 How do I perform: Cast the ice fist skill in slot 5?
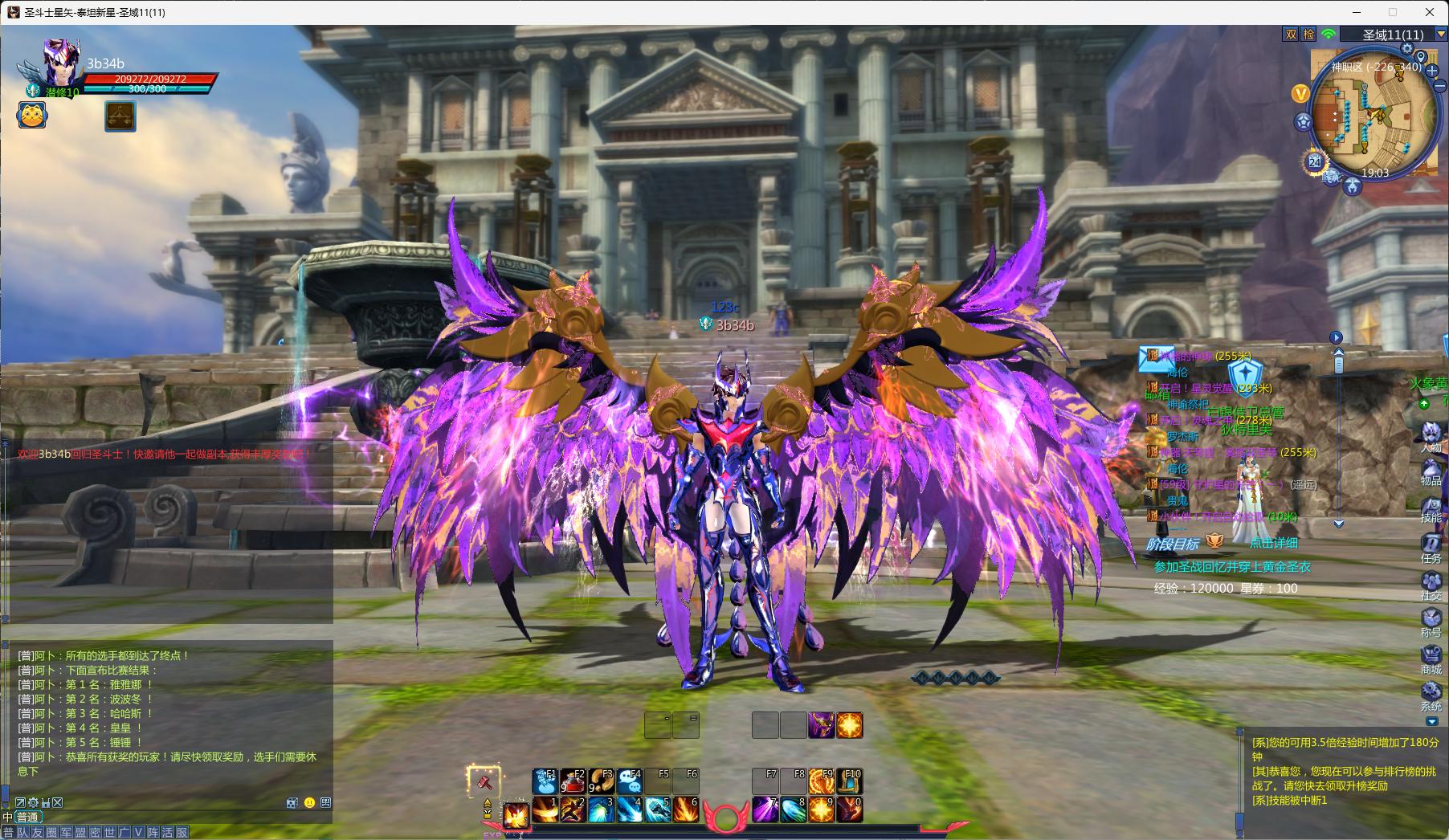657,809
